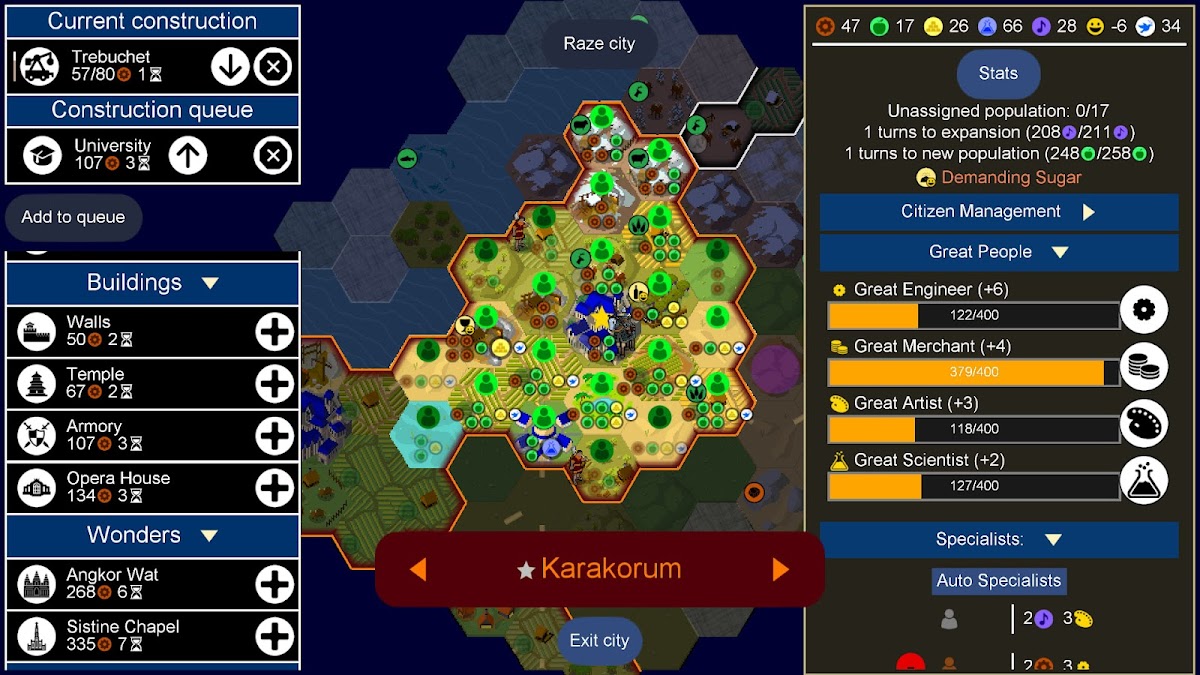Move University up in the queue

(x=187, y=155)
